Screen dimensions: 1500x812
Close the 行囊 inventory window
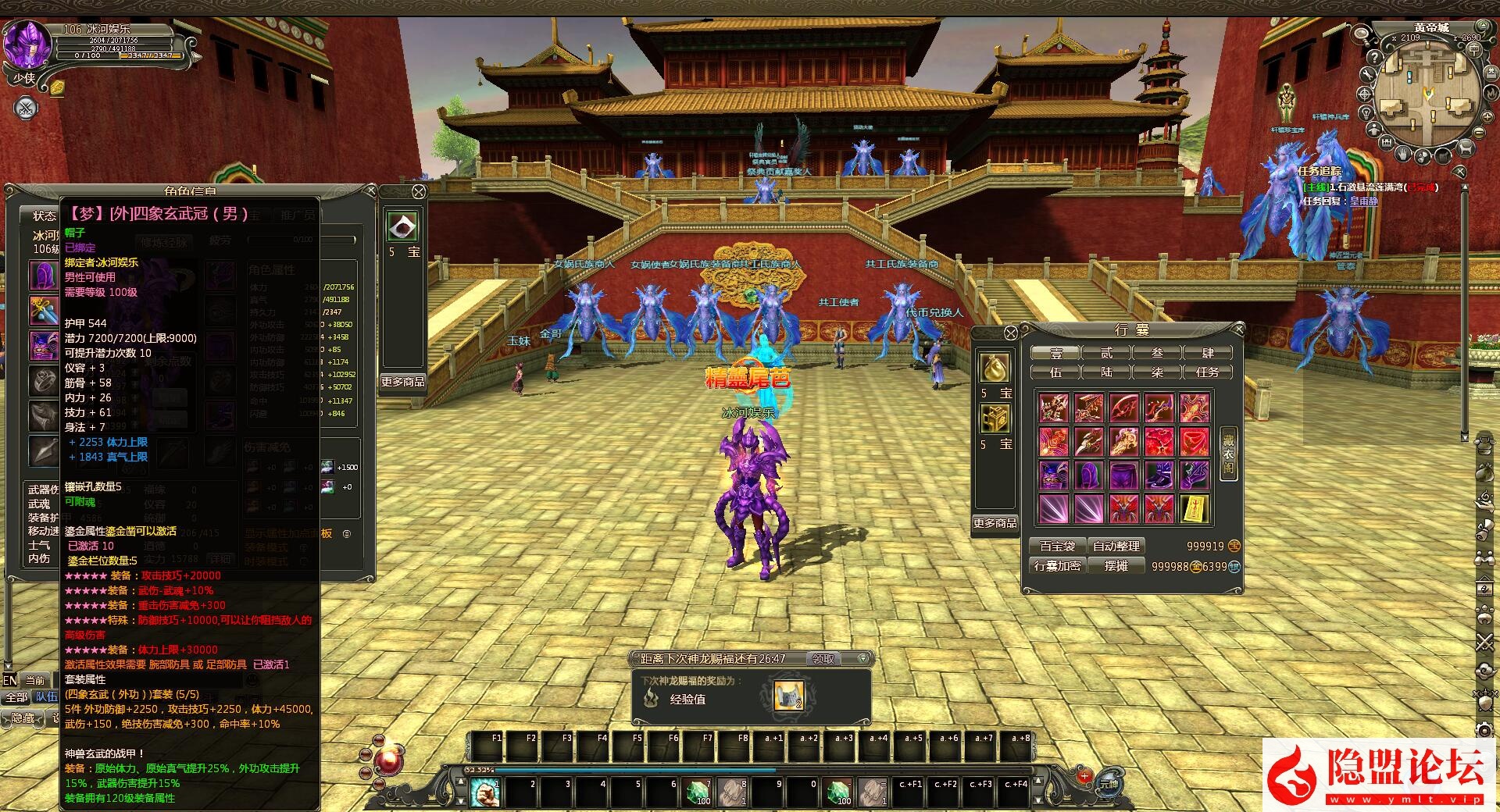pyautogui.click(x=1238, y=329)
